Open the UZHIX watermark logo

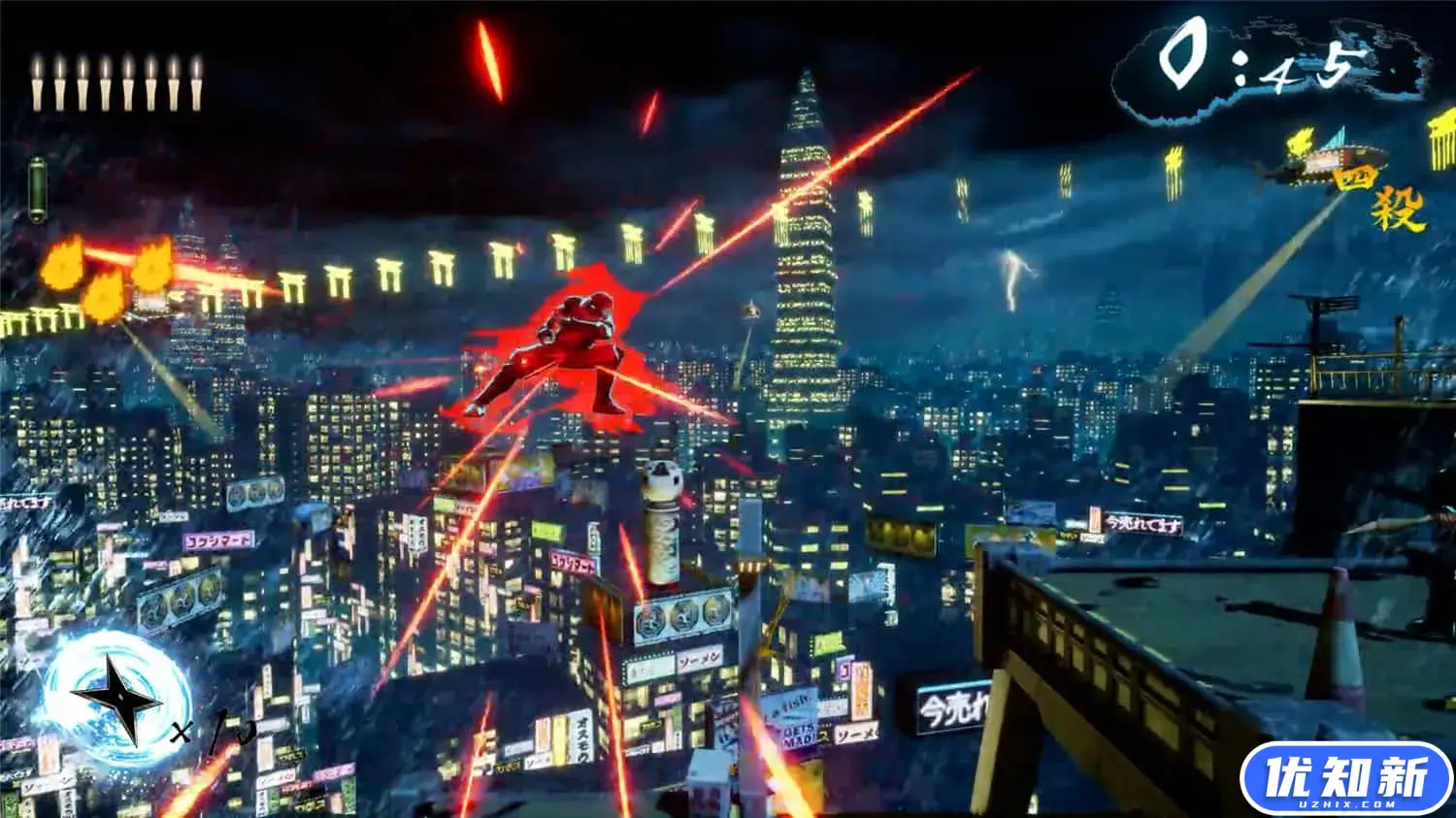tap(1345, 778)
